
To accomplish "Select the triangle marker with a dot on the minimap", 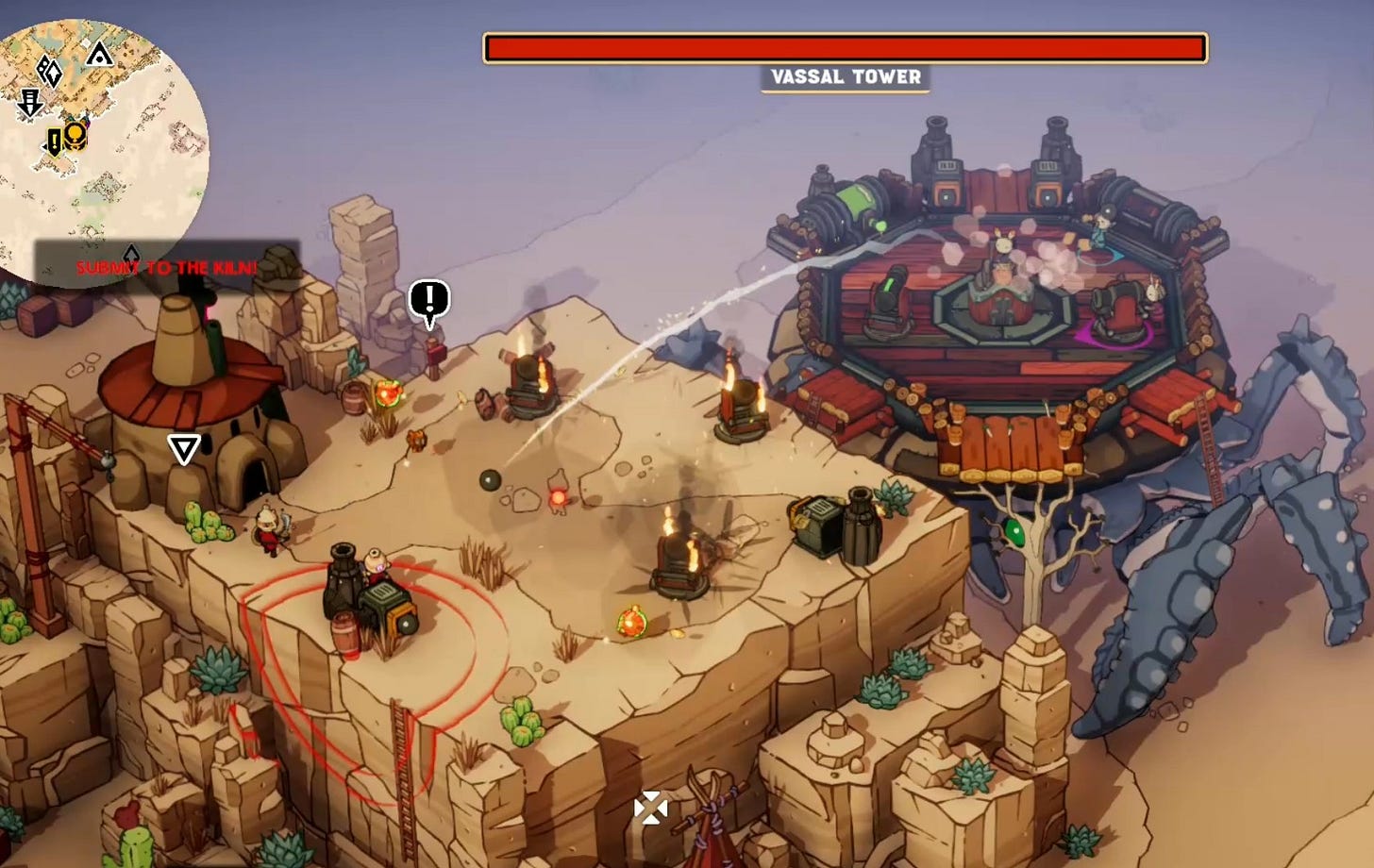I will [x=99, y=55].
